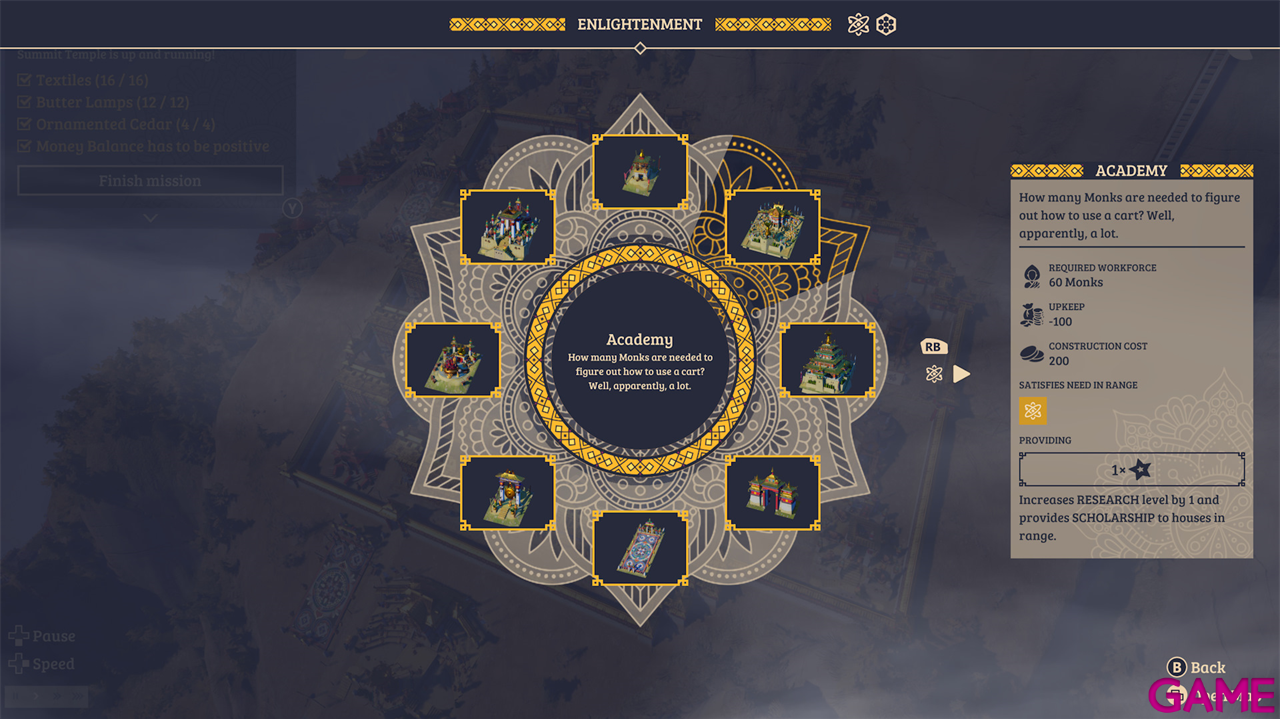Select the Academy building tile

pyautogui.click(x=772, y=228)
